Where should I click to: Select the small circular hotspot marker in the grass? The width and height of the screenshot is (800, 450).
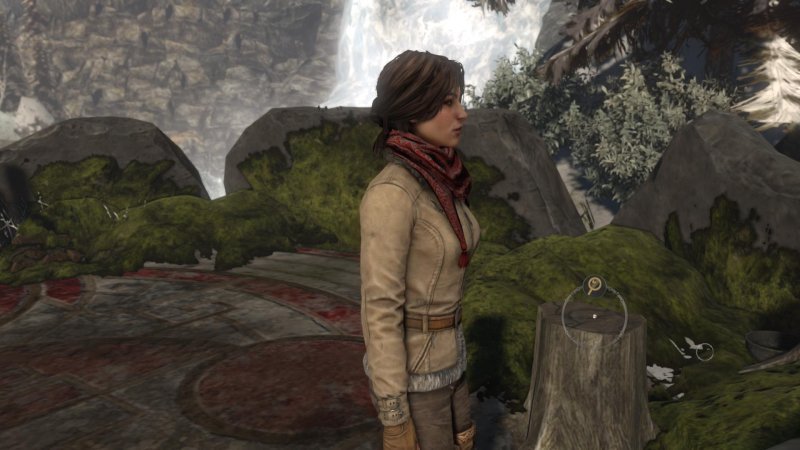tap(703, 351)
